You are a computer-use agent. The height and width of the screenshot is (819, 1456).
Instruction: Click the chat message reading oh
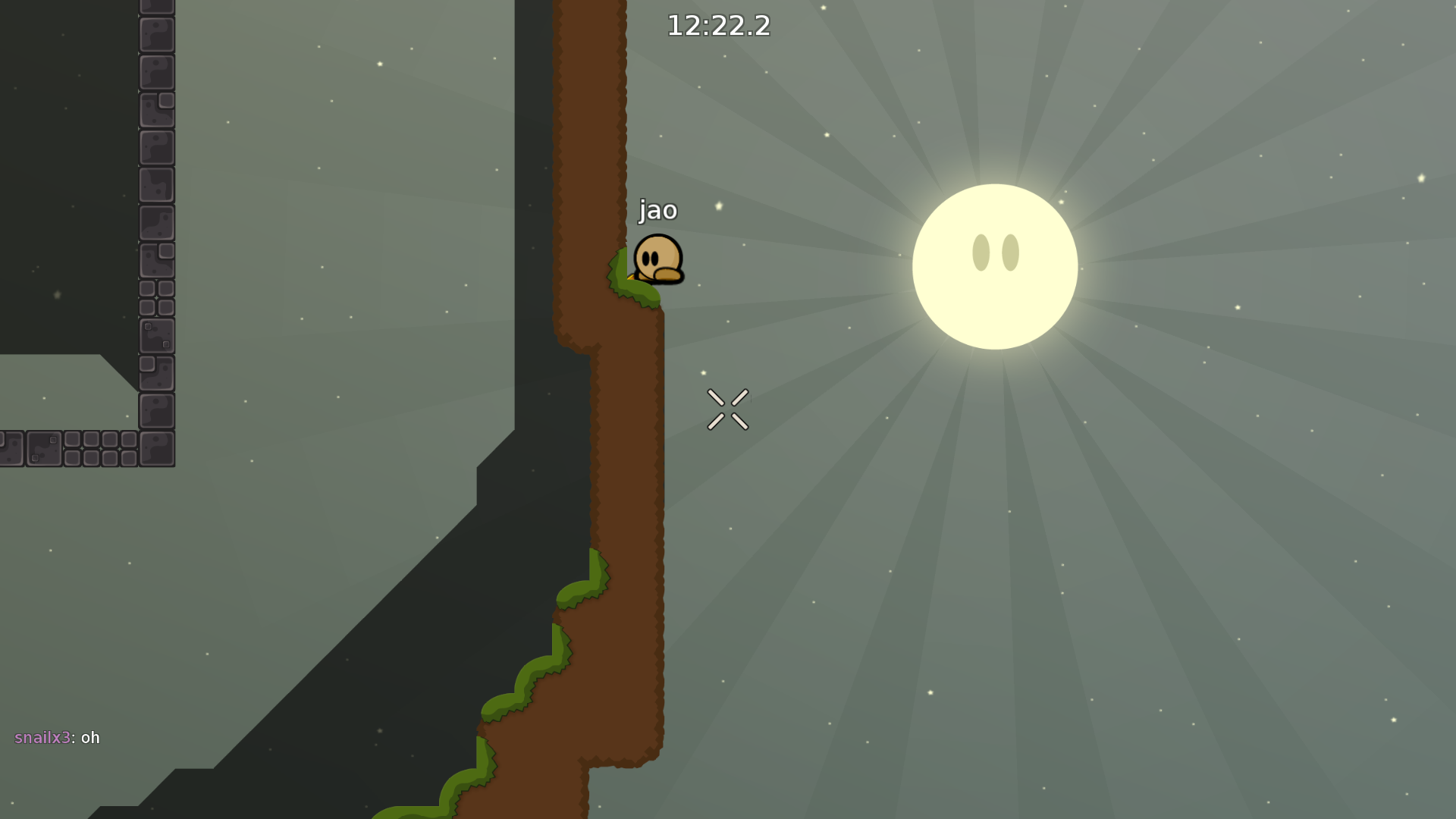coord(90,737)
